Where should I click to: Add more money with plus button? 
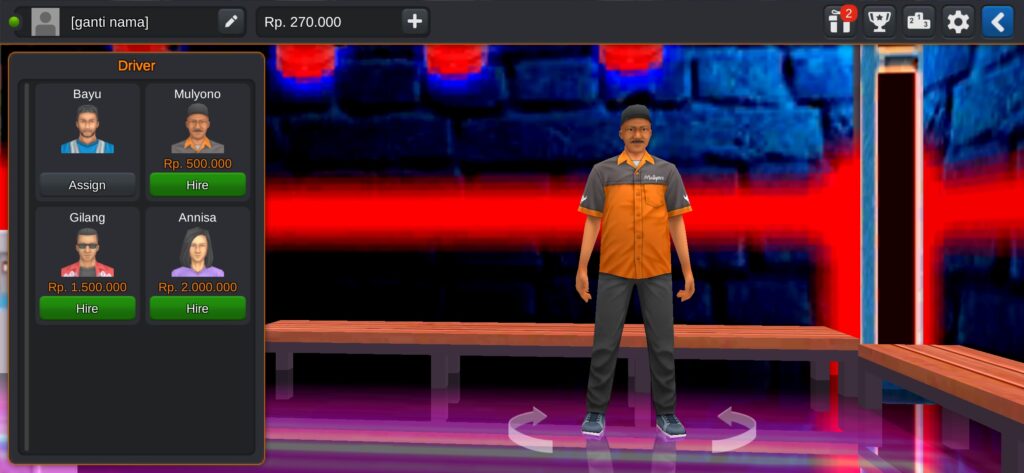415,21
